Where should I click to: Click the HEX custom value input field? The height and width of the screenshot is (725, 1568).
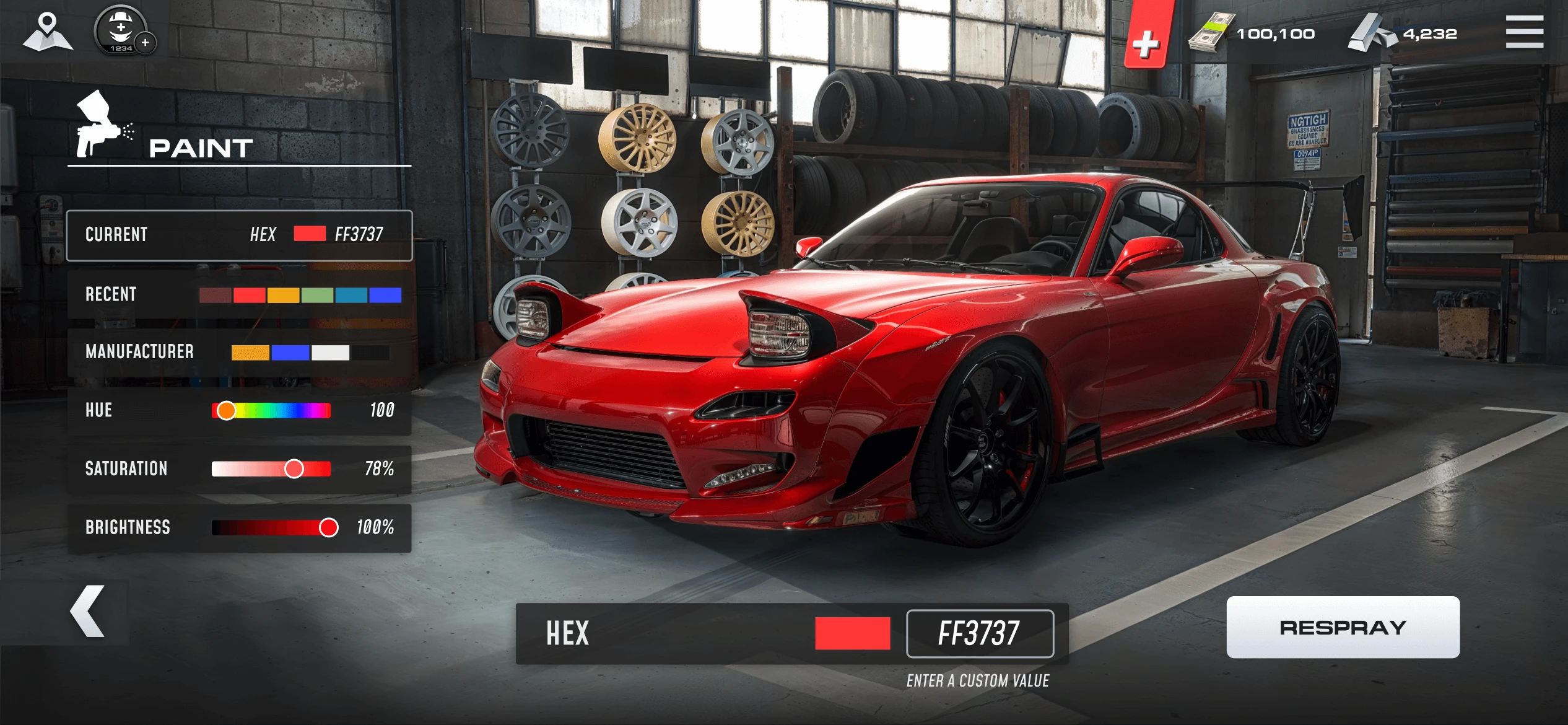(x=982, y=633)
